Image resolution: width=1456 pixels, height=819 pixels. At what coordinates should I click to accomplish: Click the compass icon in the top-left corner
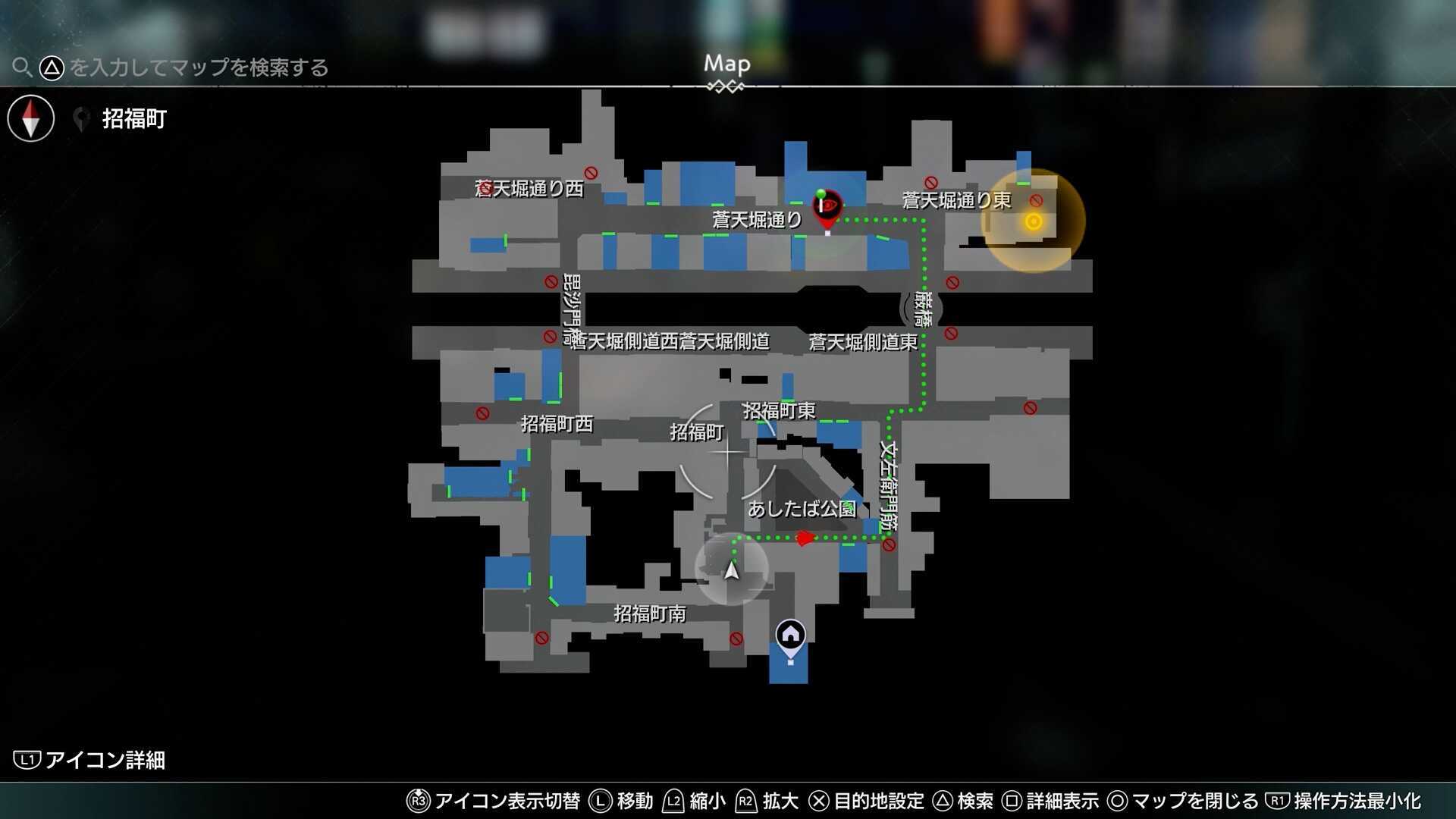click(x=30, y=118)
